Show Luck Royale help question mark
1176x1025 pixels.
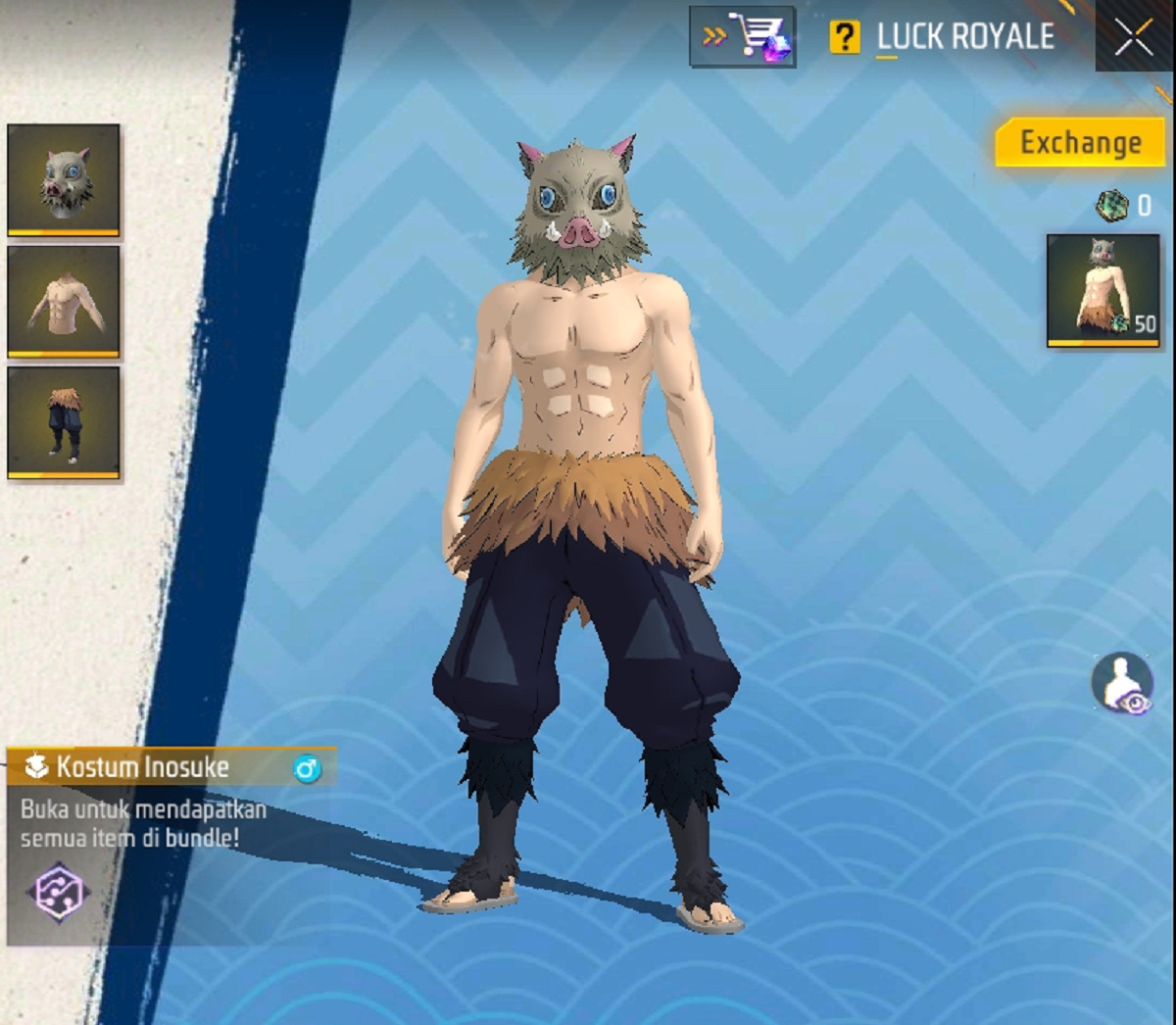point(843,38)
